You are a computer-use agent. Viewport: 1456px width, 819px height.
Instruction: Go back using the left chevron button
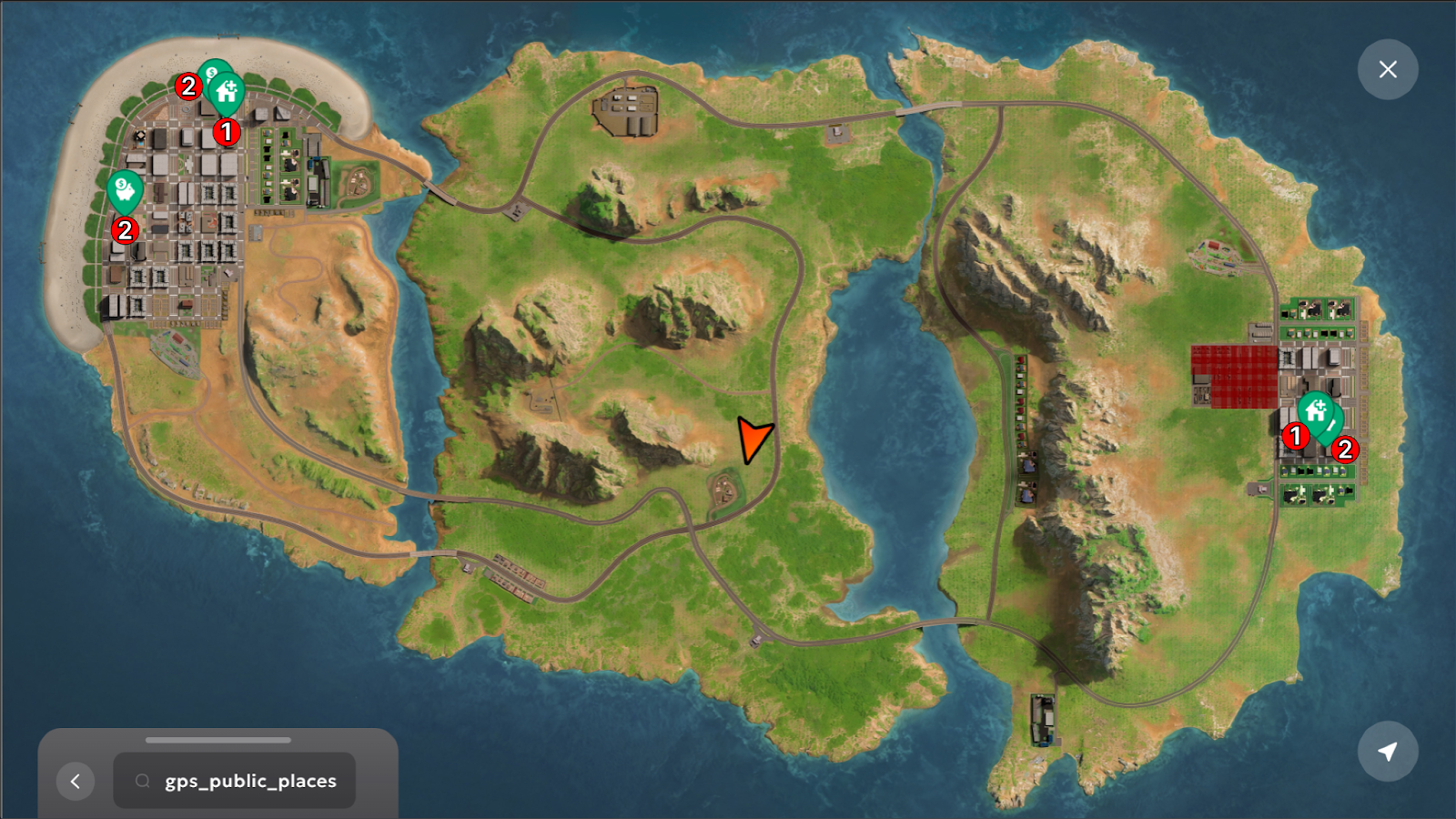click(76, 781)
